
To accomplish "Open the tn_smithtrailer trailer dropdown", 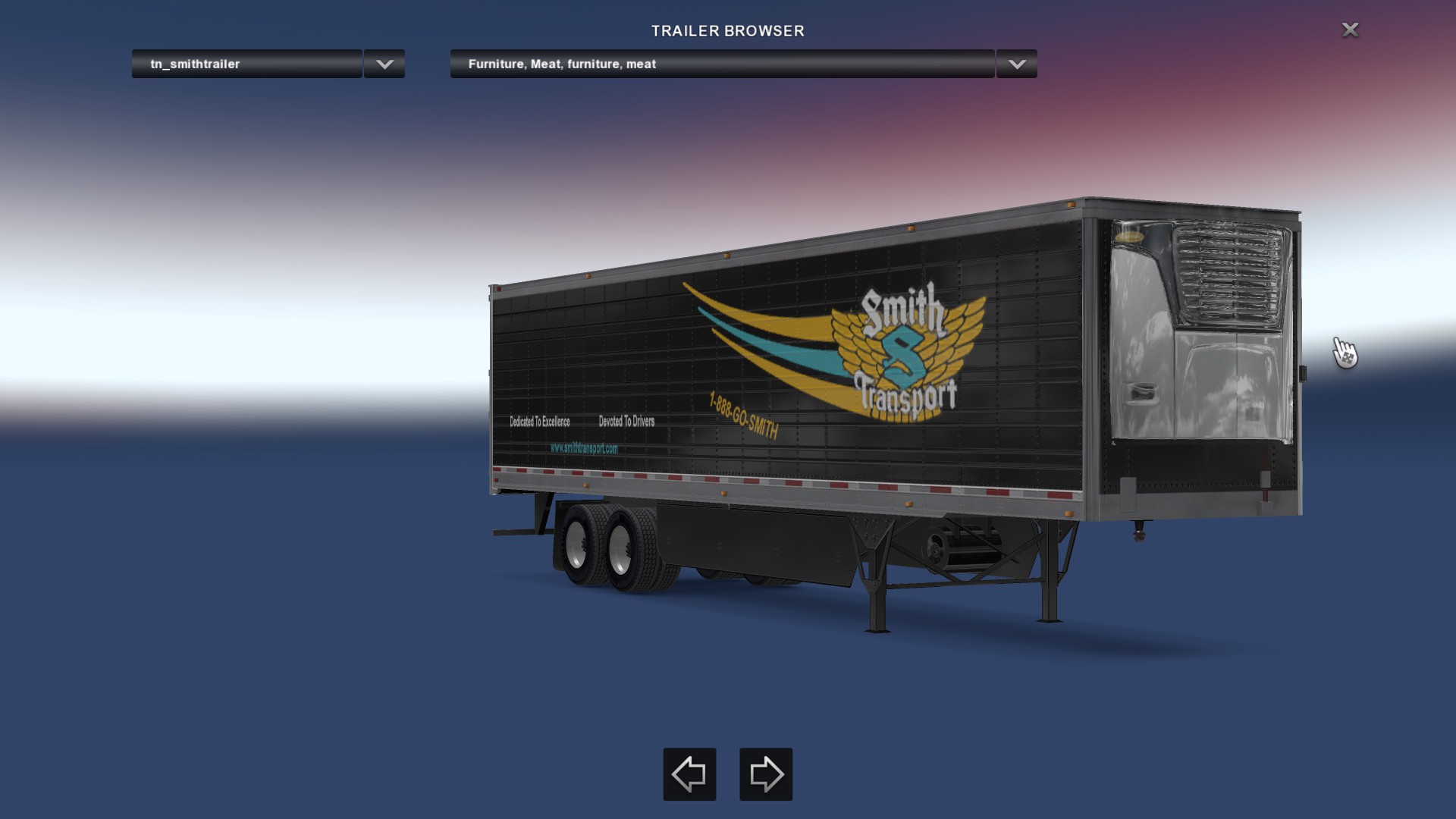I will coord(246,64).
